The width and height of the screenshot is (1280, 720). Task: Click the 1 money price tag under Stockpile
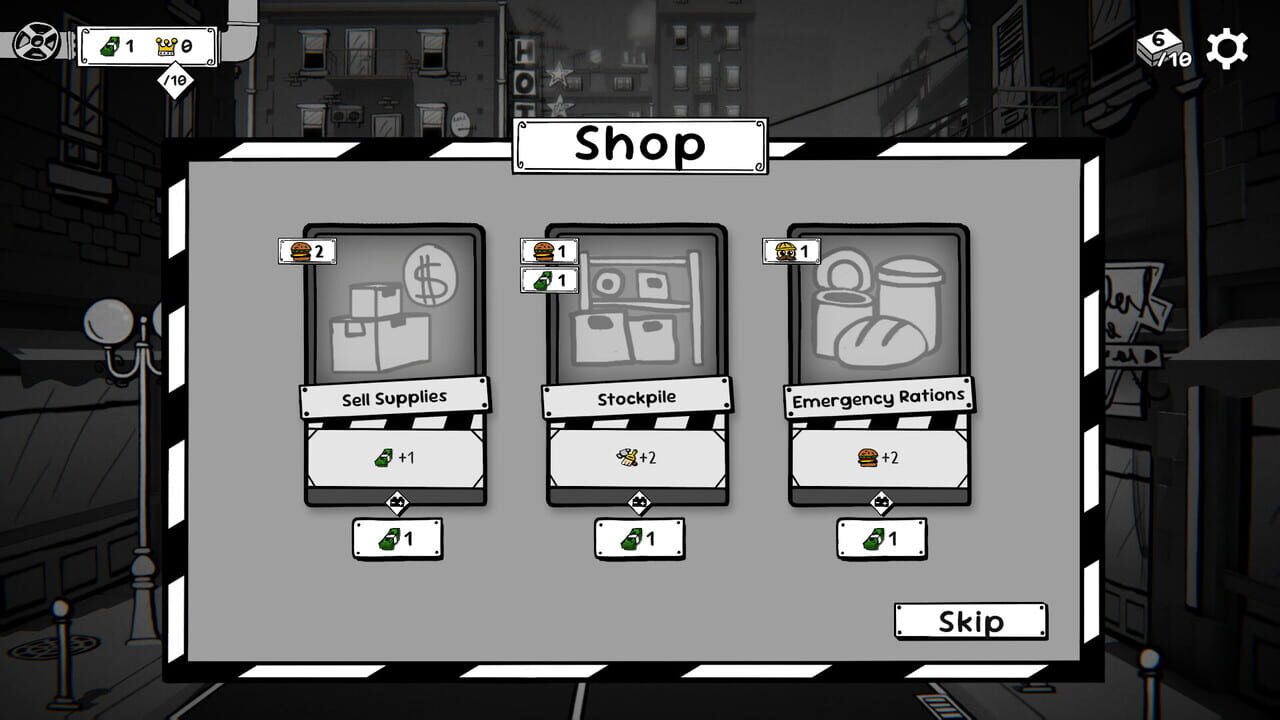[x=640, y=538]
